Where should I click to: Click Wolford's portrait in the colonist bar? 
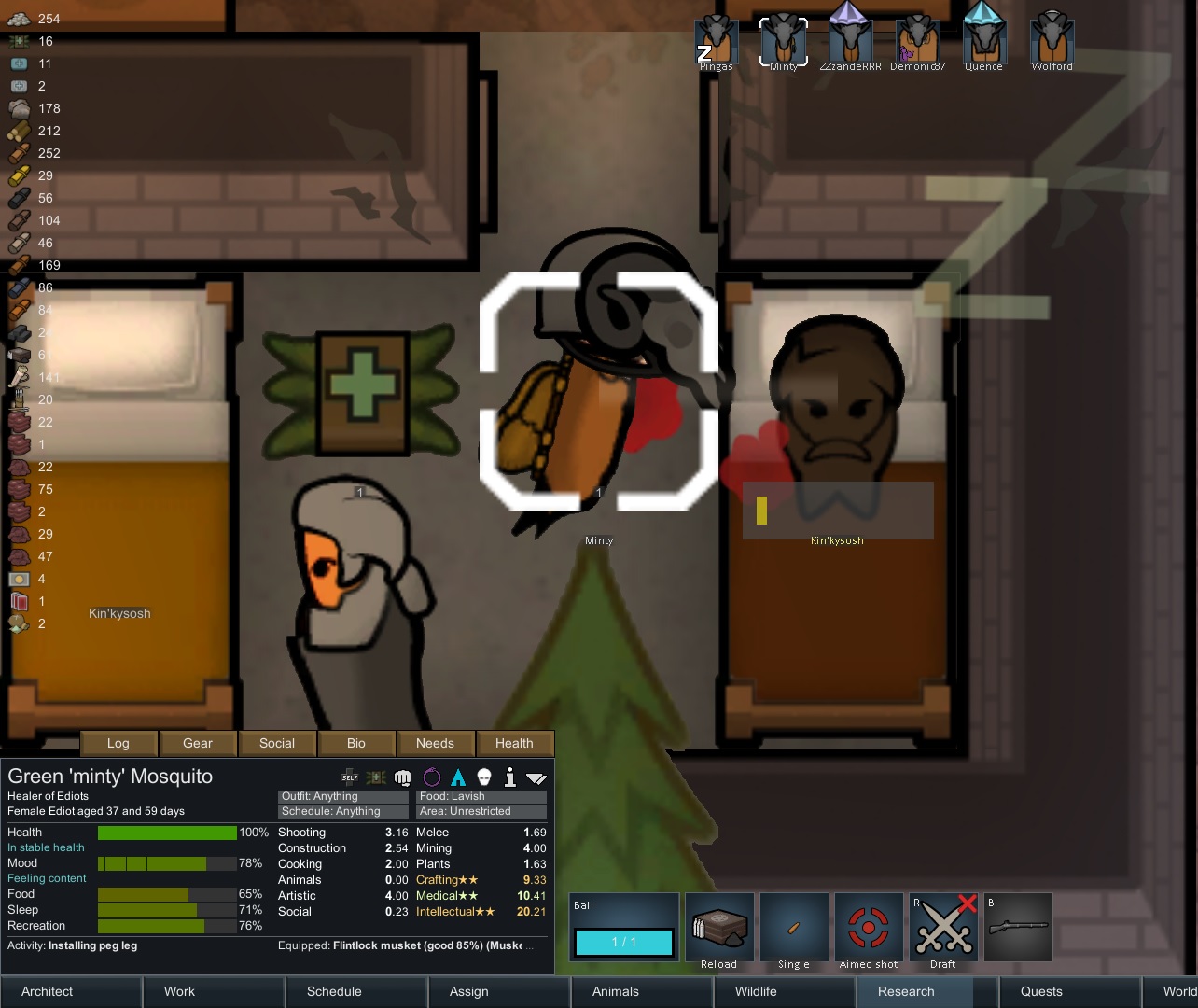[x=1051, y=35]
